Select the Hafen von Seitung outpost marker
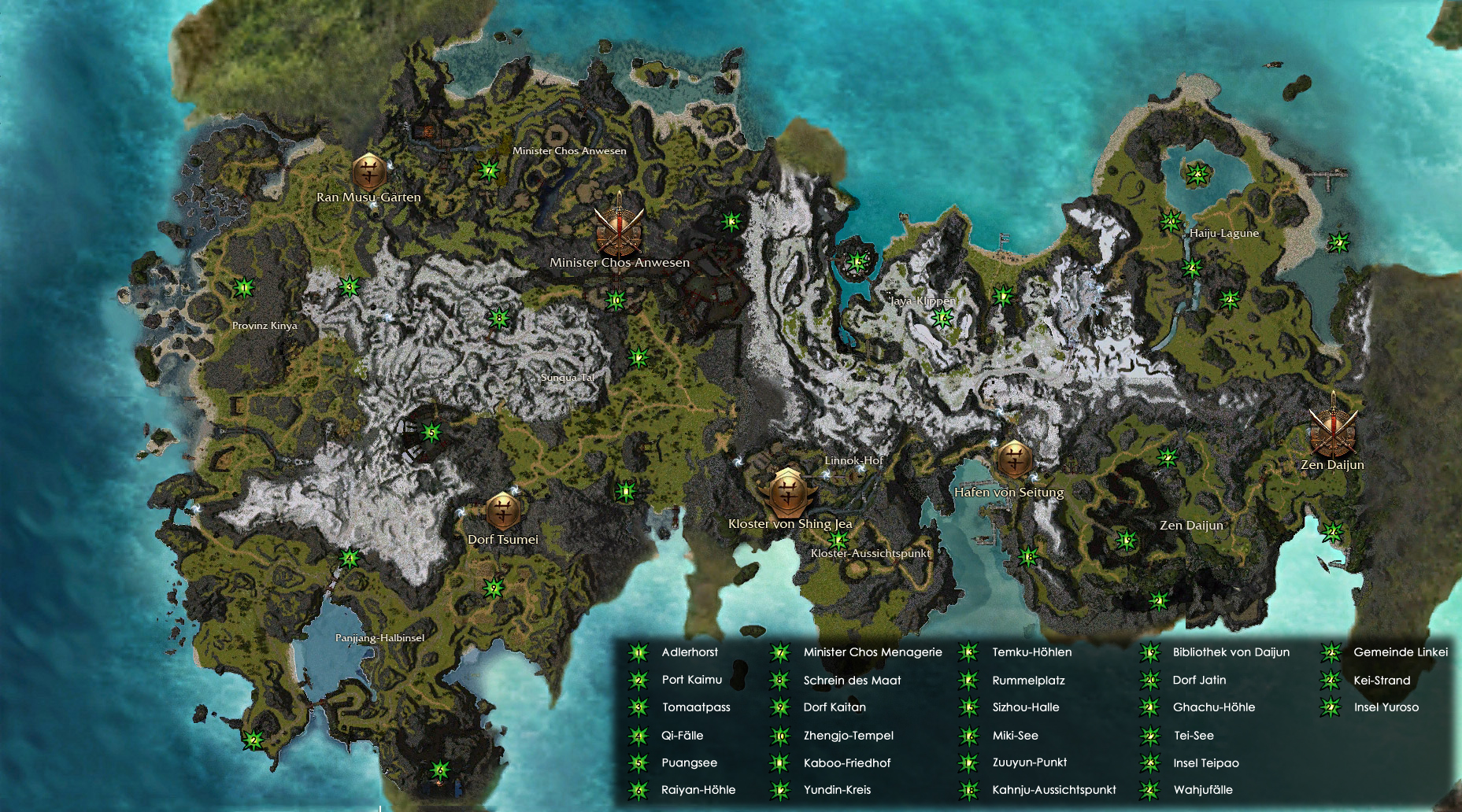Screen dimensions: 1462x812 click(1014, 459)
